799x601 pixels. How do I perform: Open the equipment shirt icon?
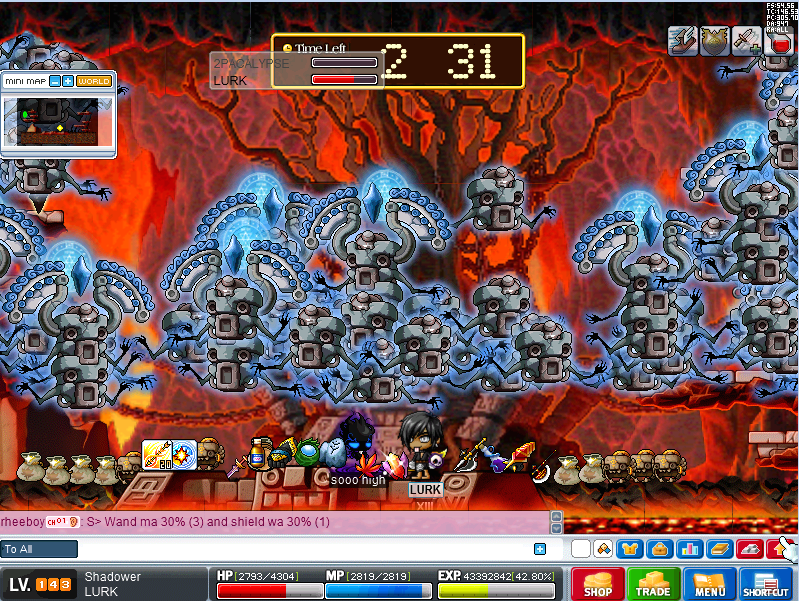(x=631, y=548)
